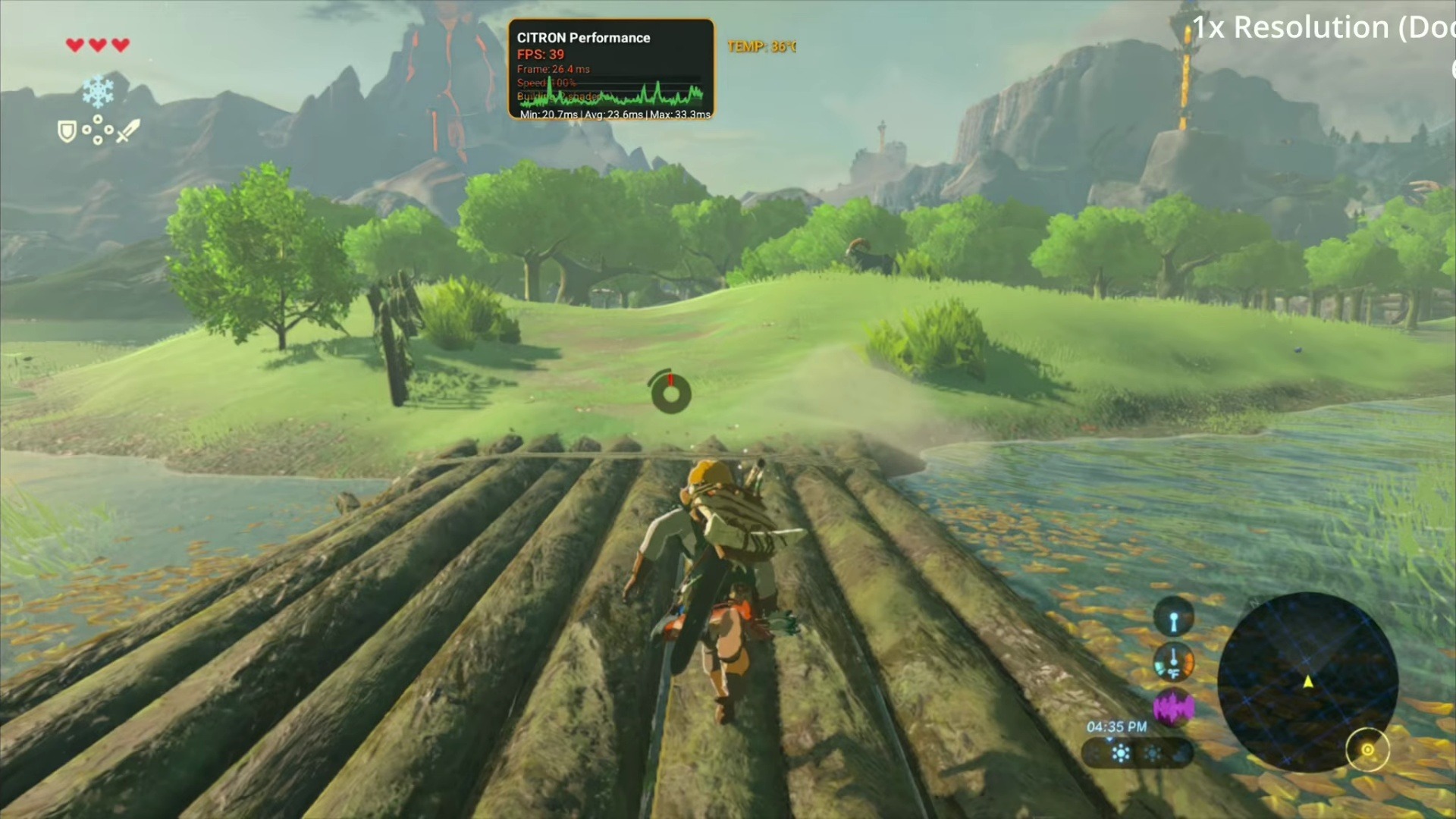Viewport: 1456px width, 819px height.
Task: Show the weather forecast strip
Action: click(1137, 753)
